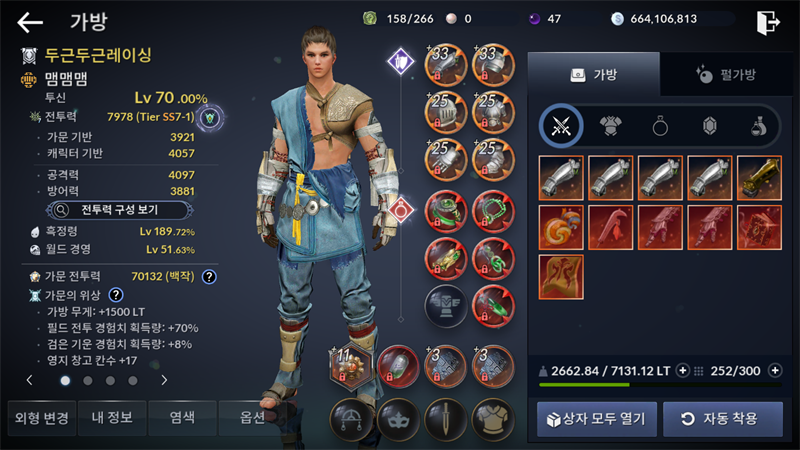Click the 상자 모두 열기 button
Viewport: 800px width, 450px height.
point(597,418)
